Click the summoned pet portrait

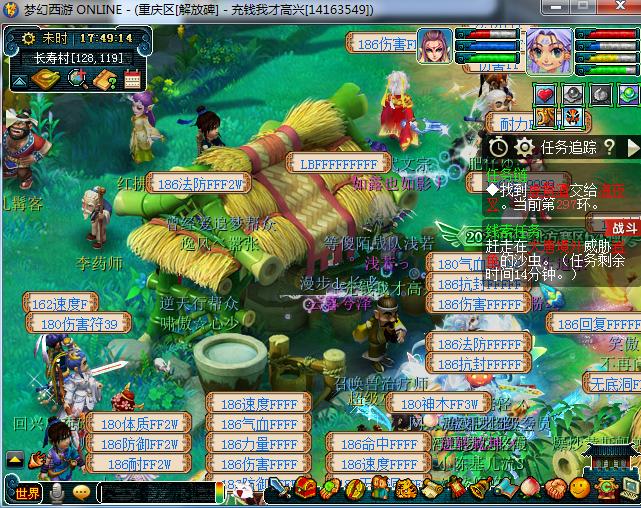[x=435, y=46]
